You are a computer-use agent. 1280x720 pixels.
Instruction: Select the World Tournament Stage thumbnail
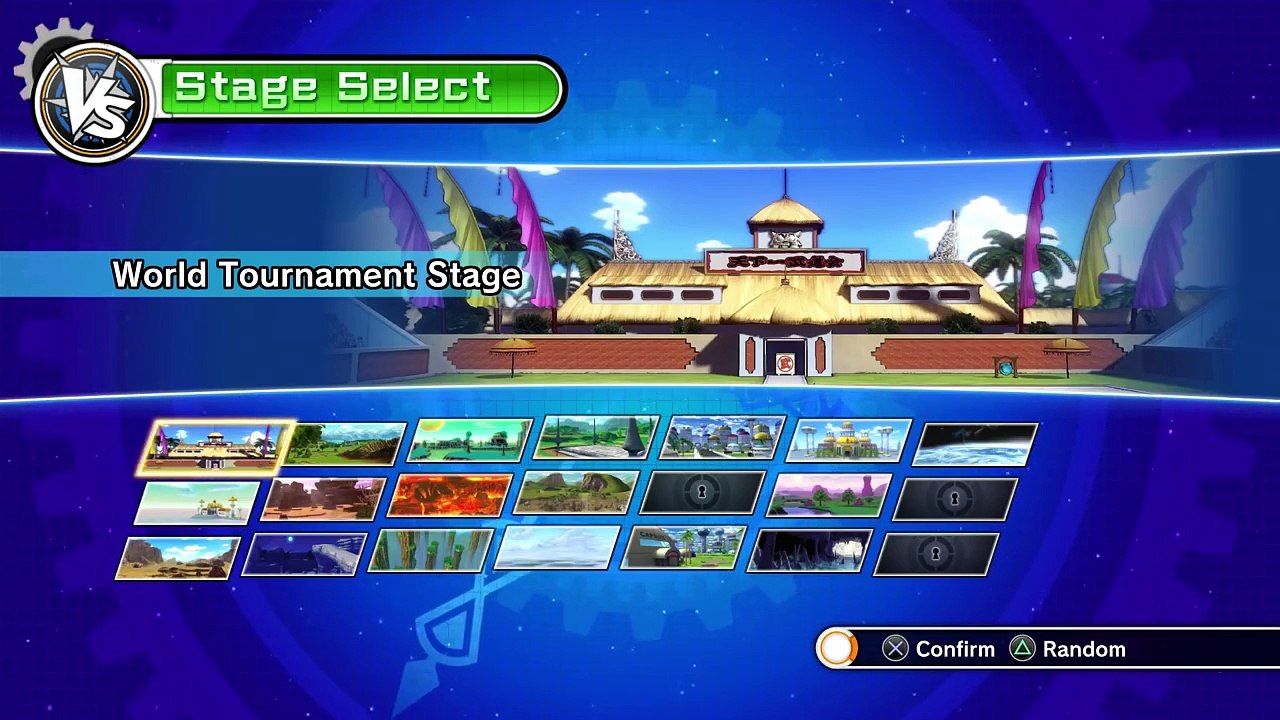(215, 446)
